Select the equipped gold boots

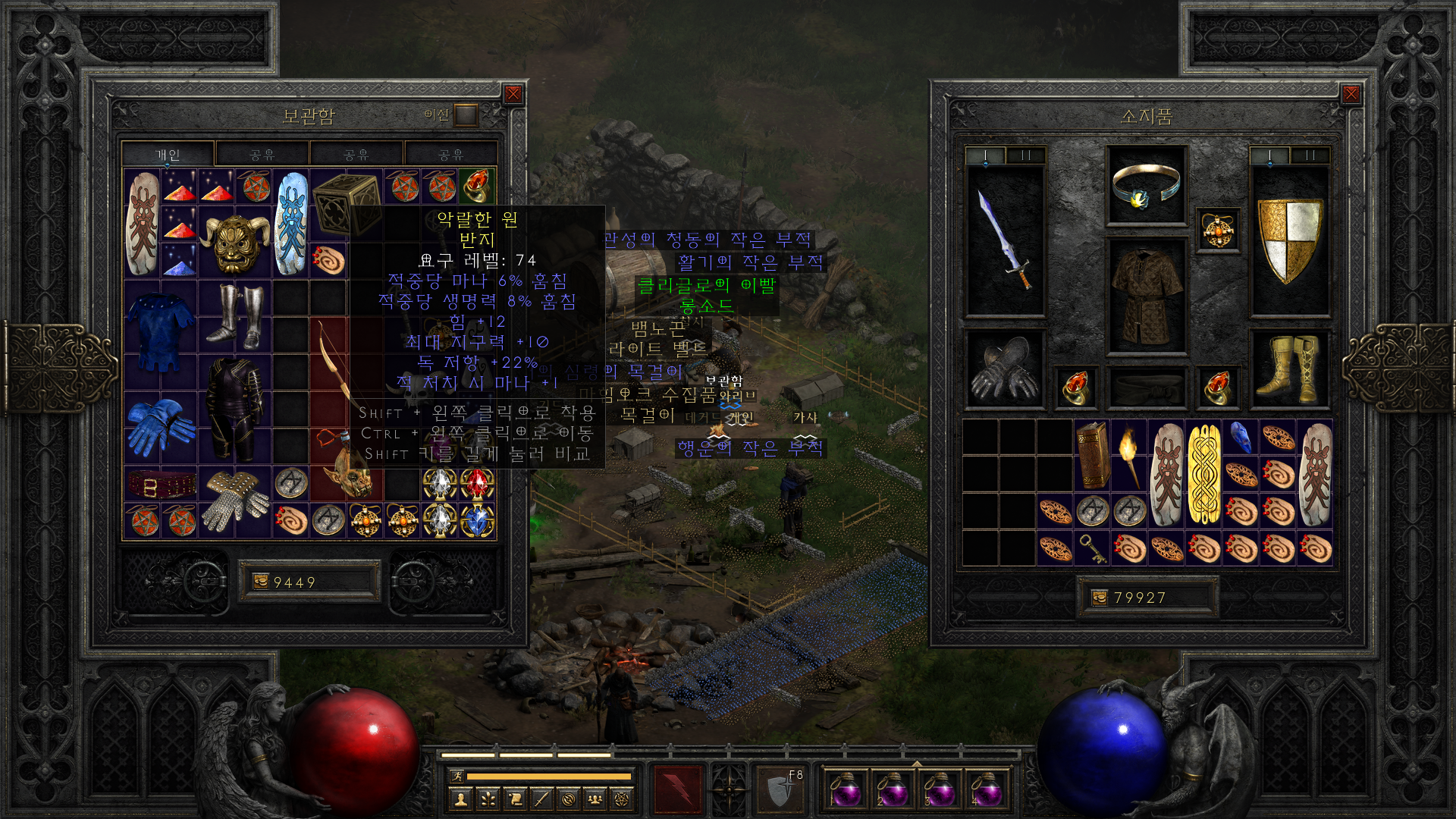pos(1289,369)
